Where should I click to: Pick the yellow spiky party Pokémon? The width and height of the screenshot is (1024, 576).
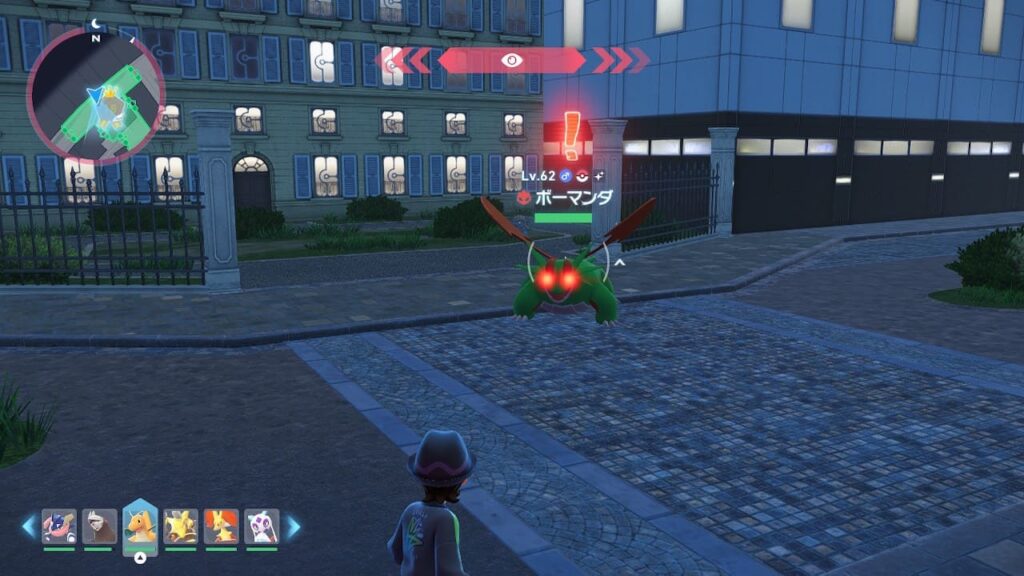180,526
